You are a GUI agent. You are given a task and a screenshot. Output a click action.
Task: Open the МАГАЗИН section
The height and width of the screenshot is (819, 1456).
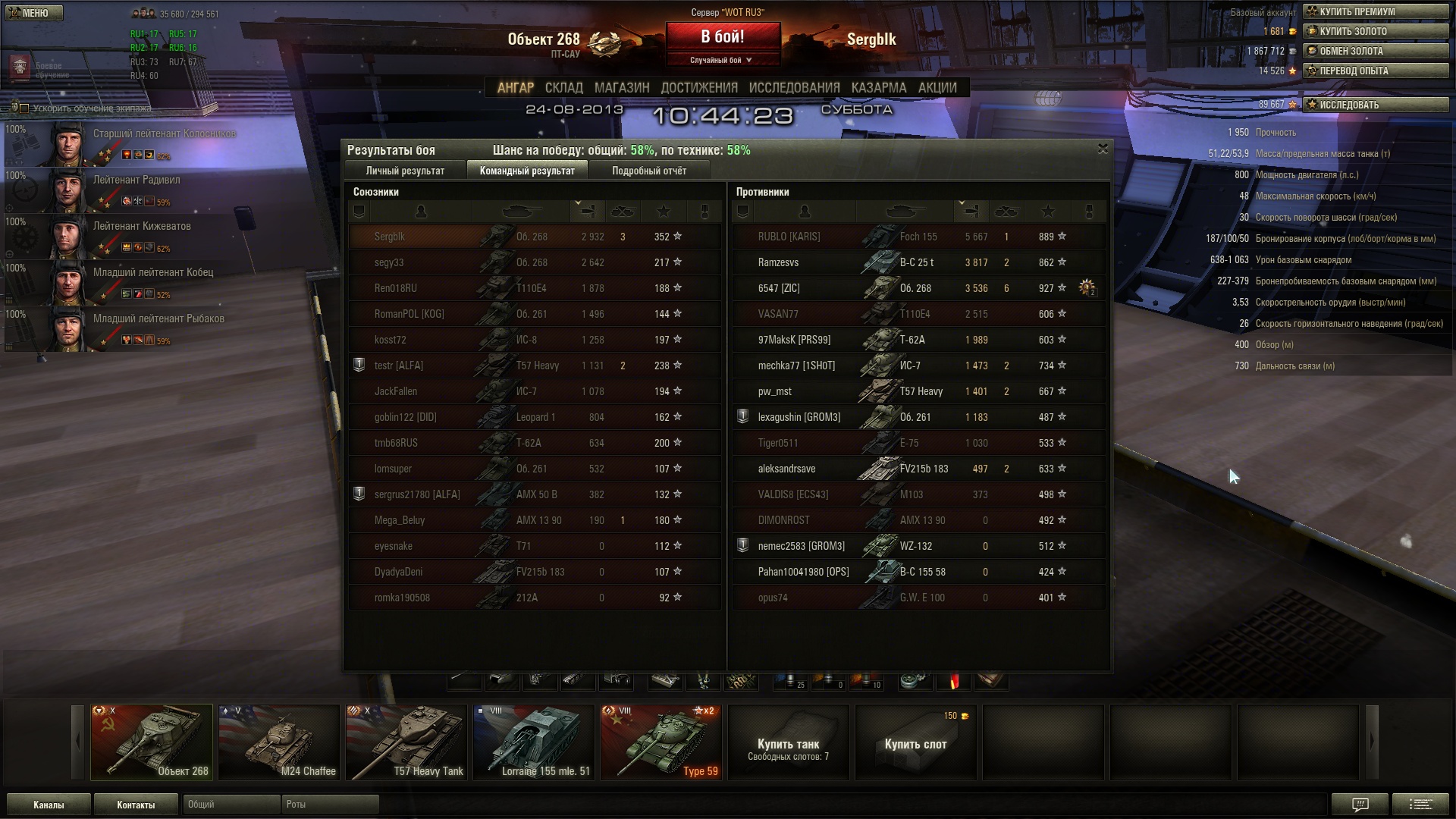622,88
